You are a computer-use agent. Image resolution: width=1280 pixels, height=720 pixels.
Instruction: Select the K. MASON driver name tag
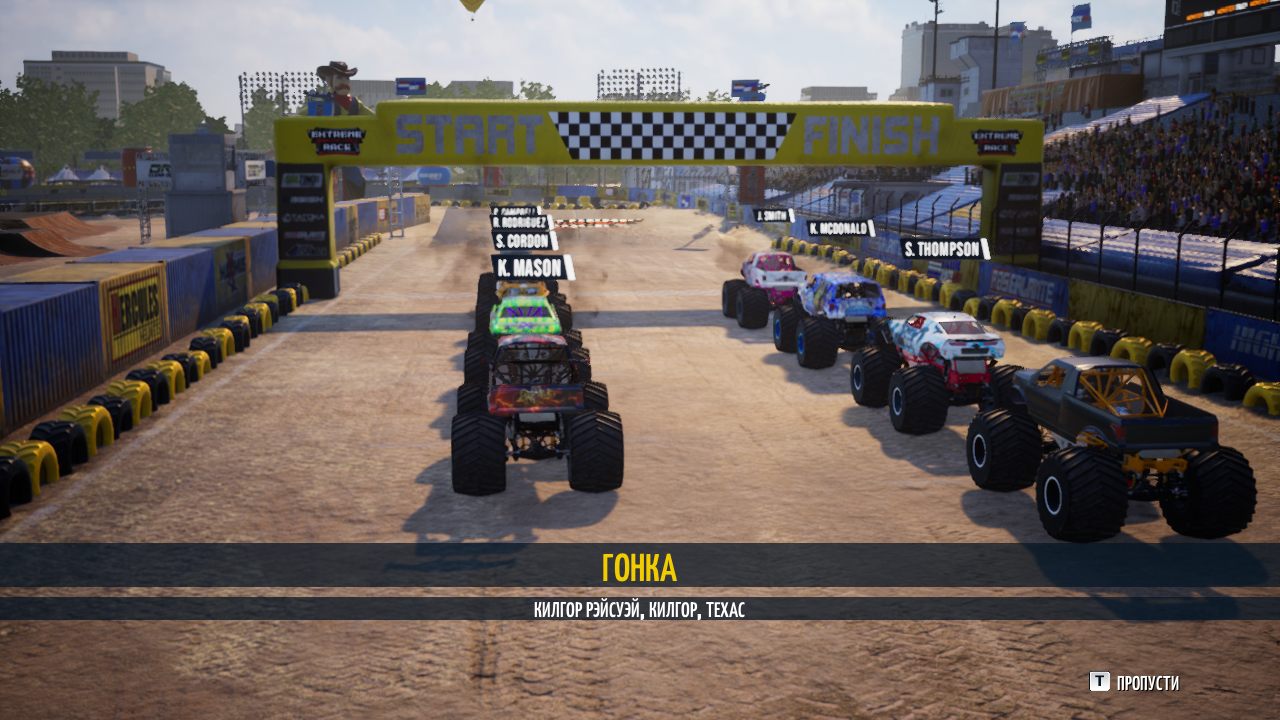pos(530,268)
